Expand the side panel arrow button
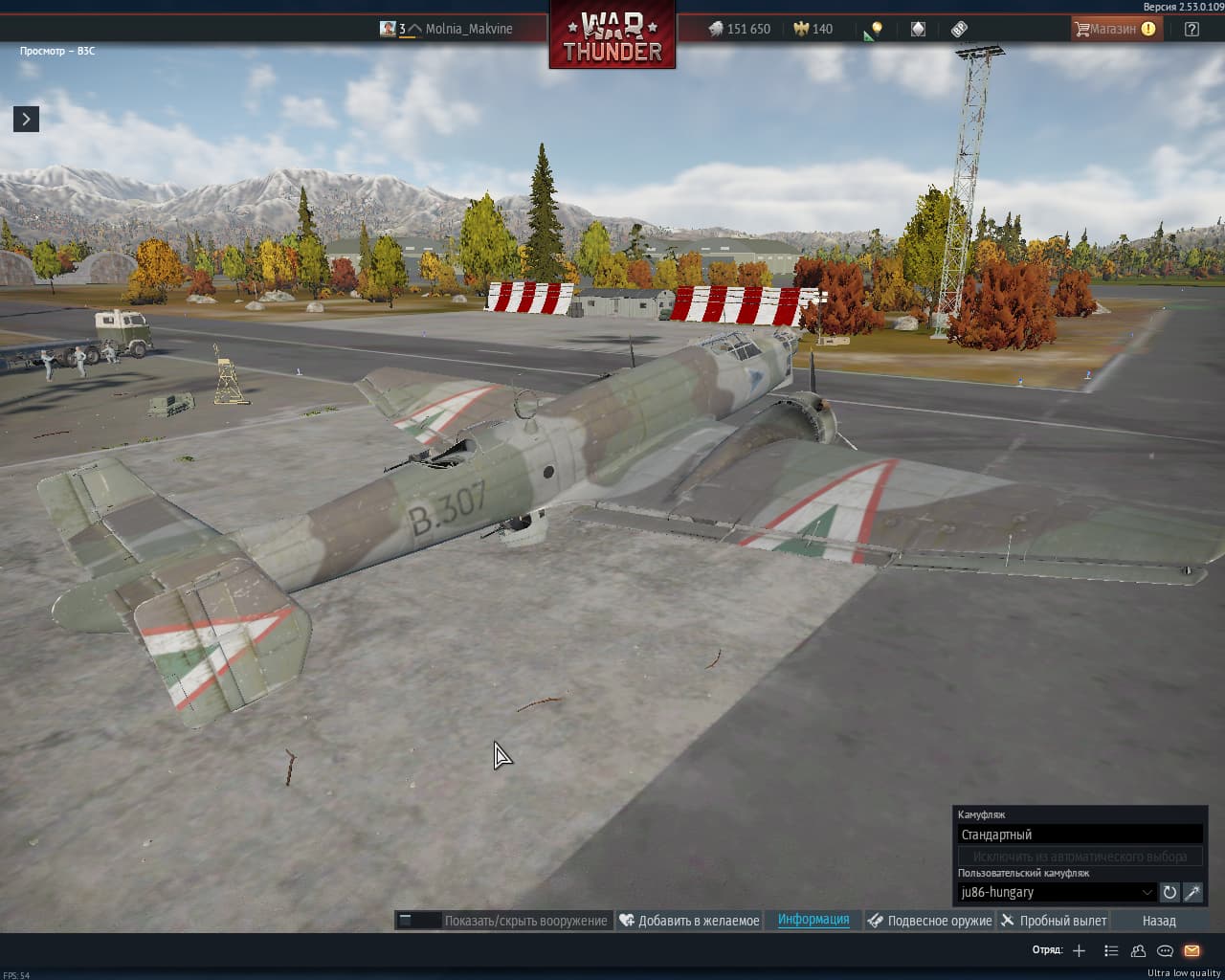The image size is (1225, 980). click(26, 119)
